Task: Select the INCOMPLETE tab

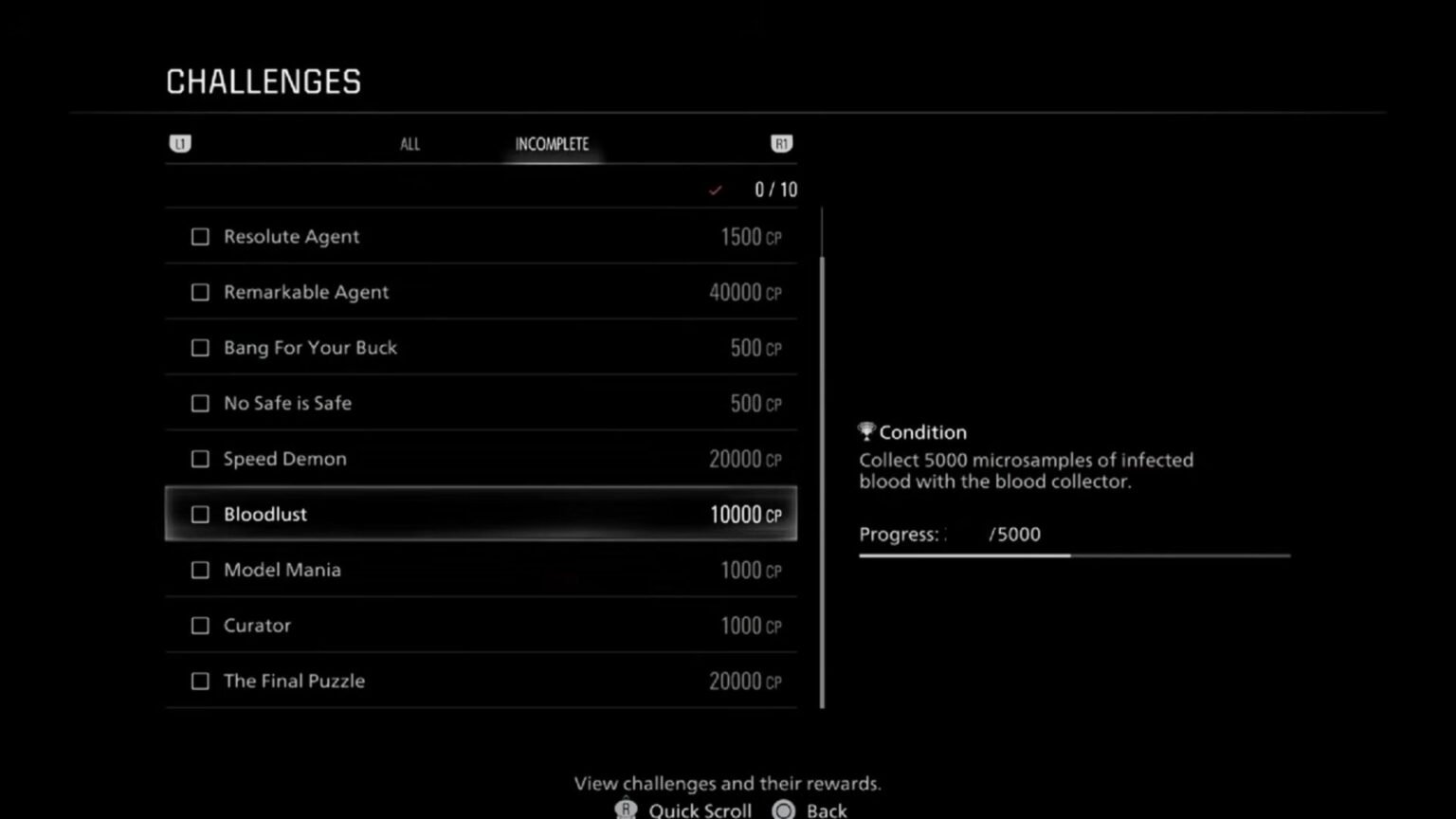Action: click(551, 143)
